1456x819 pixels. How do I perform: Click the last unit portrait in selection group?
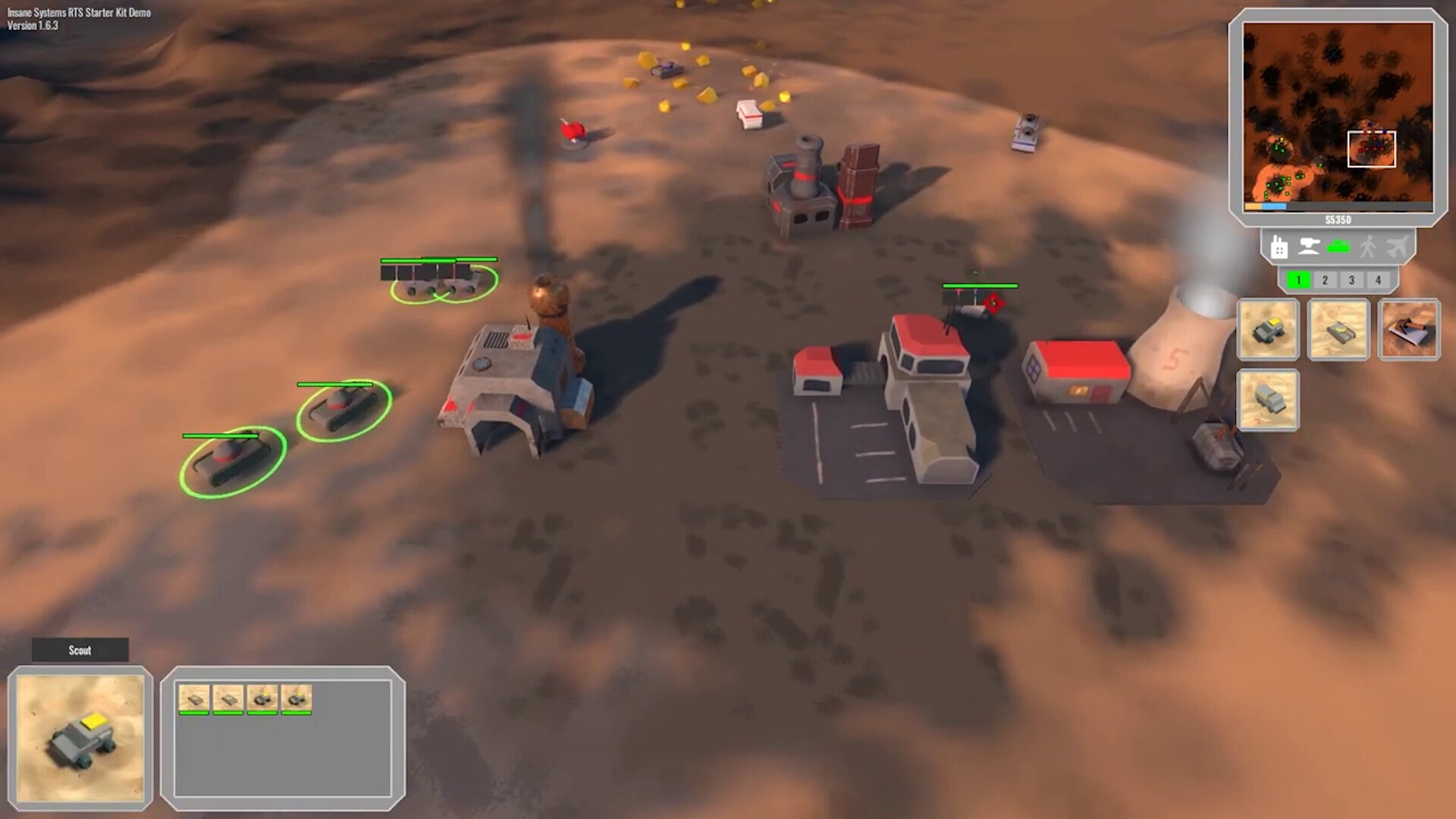point(297,698)
